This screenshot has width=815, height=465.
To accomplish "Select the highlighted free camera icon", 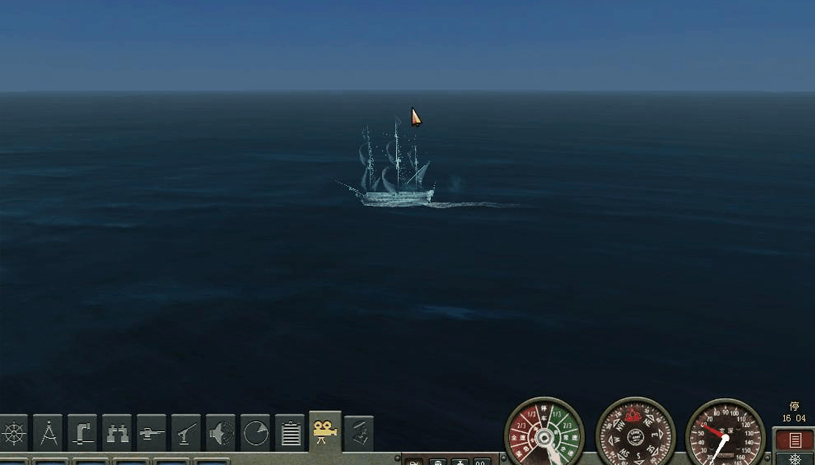I will (325, 432).
